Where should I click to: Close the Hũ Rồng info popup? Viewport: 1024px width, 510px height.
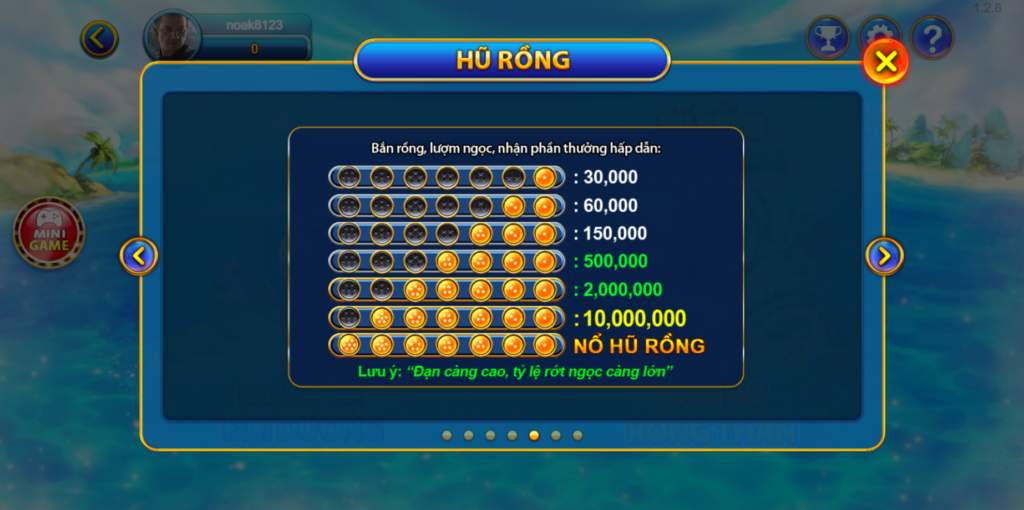click(x=885, y=62)
